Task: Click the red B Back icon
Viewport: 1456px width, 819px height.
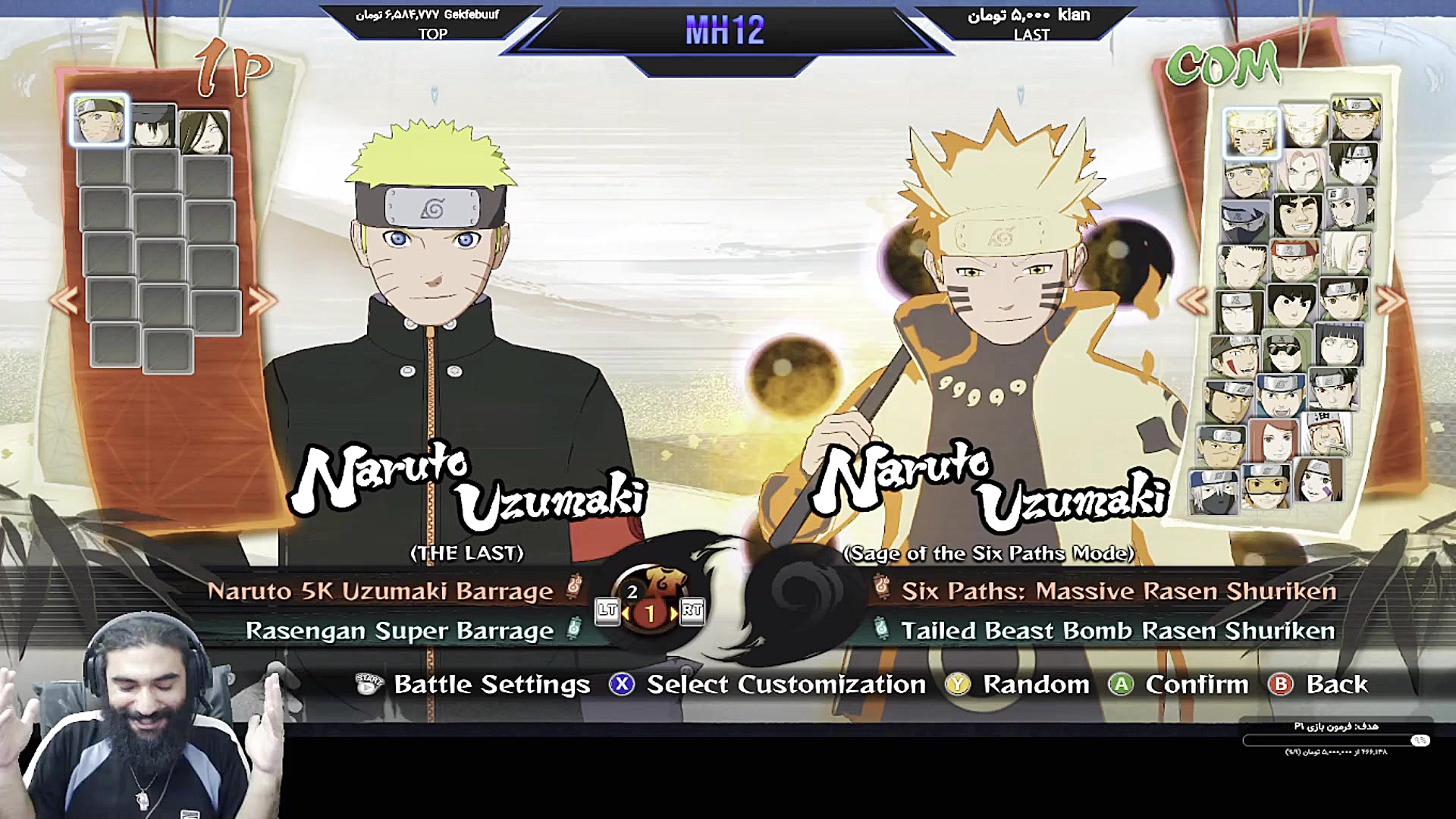Action: point(1282,685)
